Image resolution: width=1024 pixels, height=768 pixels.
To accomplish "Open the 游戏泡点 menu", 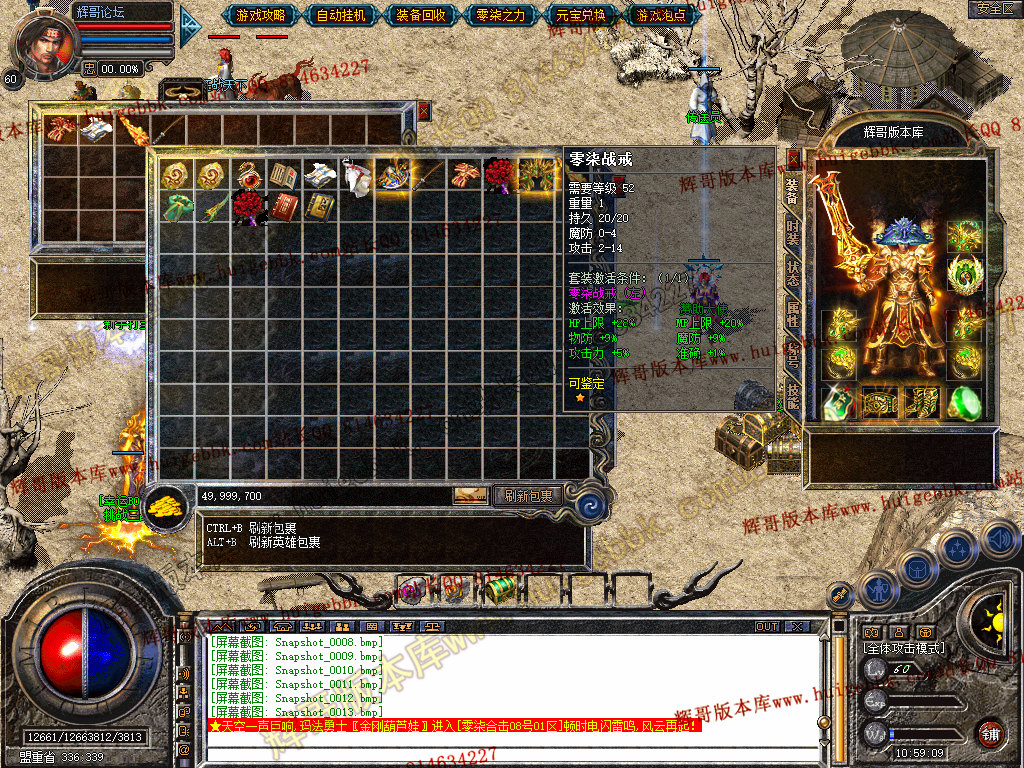I will click(x=661, y=15).
